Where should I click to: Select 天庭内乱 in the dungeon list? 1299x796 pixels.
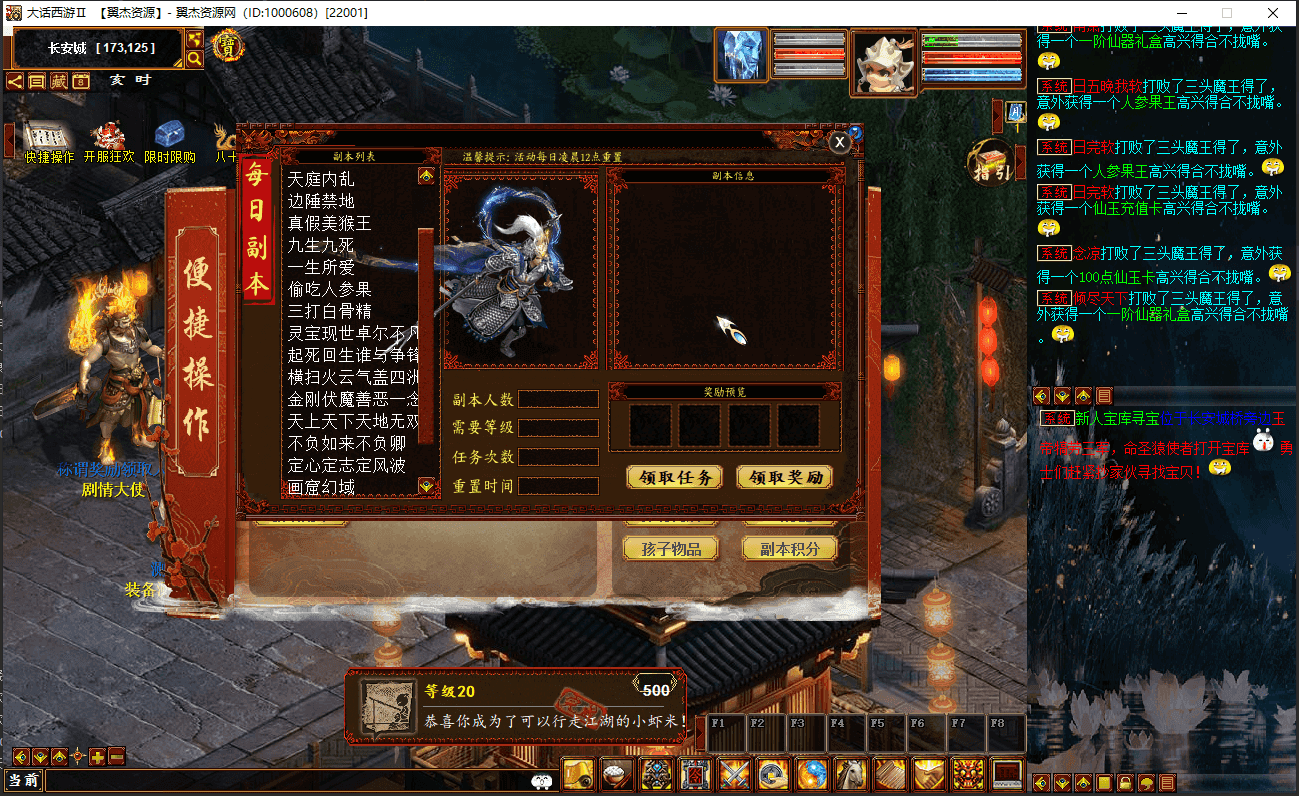click(321, 180)
